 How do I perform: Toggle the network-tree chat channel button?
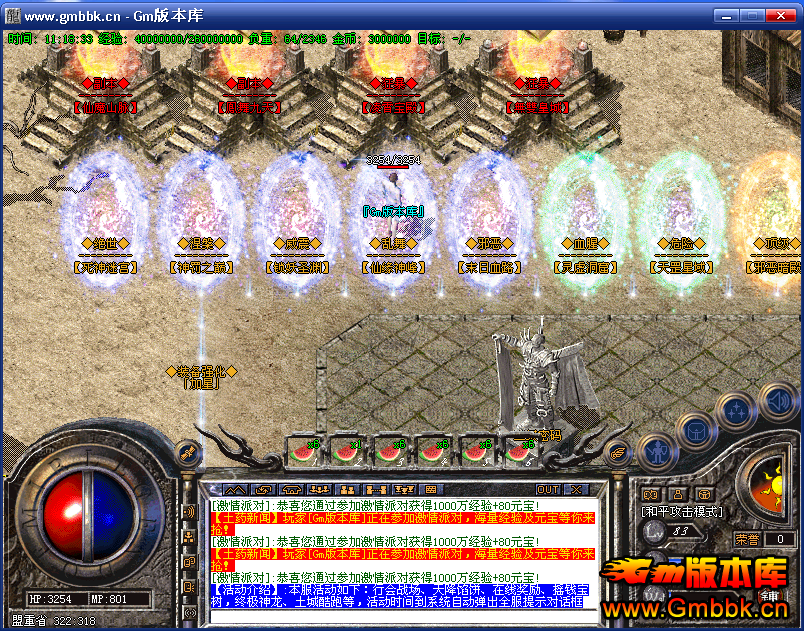tap(189, 537)
